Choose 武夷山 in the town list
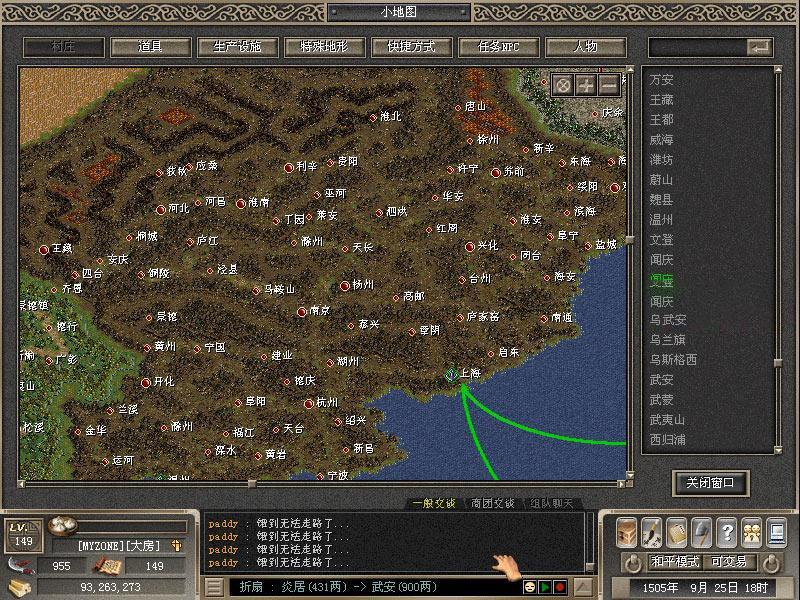Screen dimensions: 800x600 667,419
